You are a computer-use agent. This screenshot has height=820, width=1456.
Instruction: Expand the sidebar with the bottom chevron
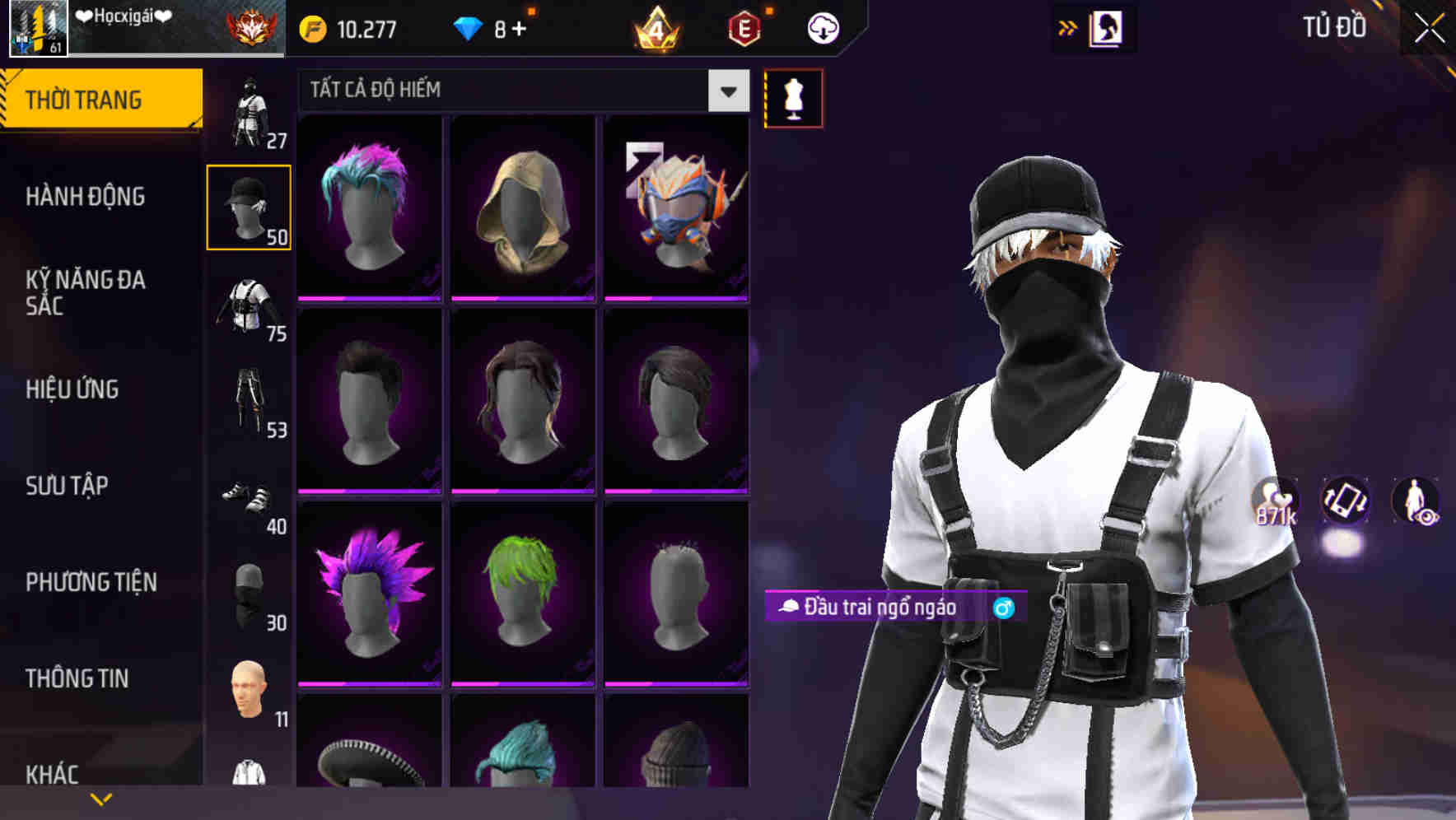pyautogui.click(x=100, y=797)
